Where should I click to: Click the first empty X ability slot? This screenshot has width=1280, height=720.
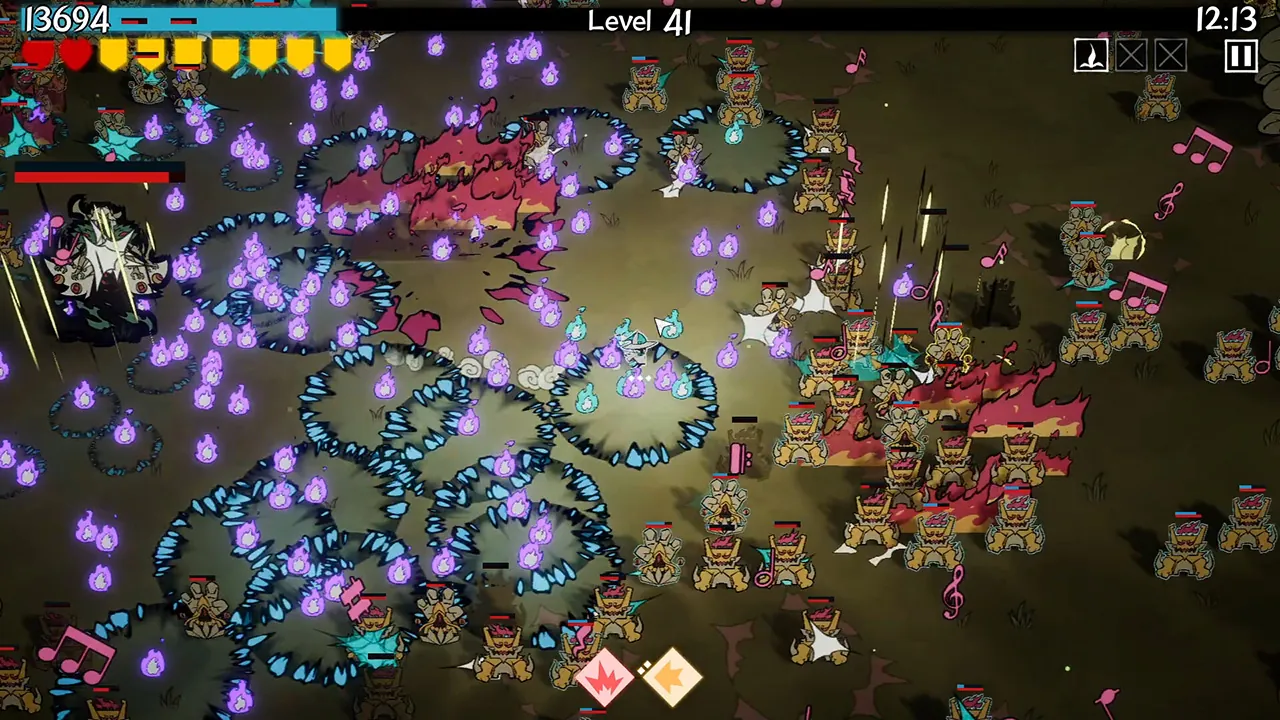(x=1131, y=56)
